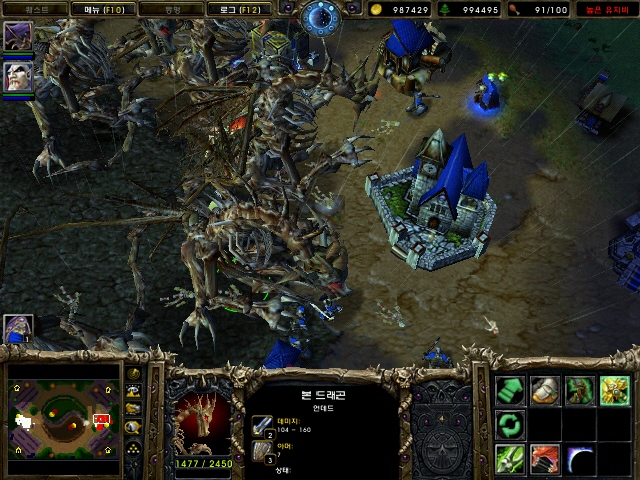The height and width of the screenshot is (480, 640).
Task: Select the Patrol command with circular arrows
Action: click(510, 424)
